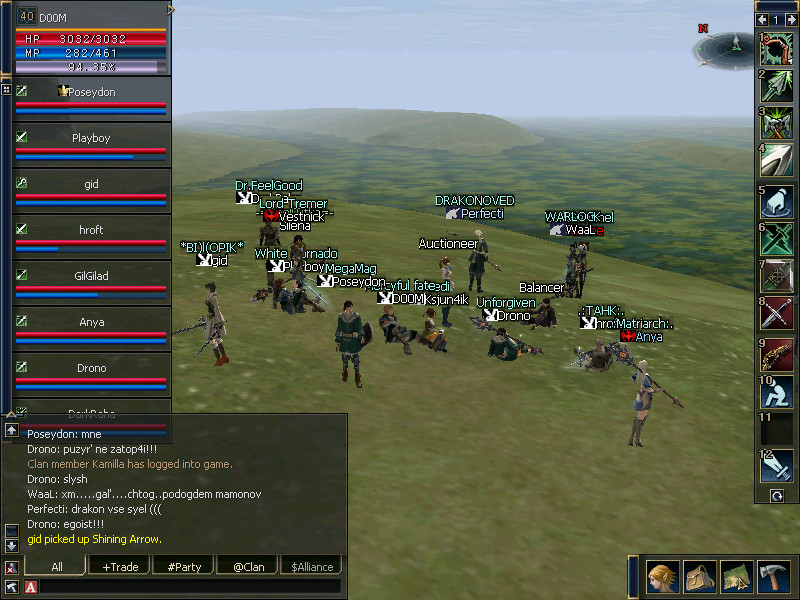This screenshot has height=600, width=800.
Task: Switch to the +Trade chat tab
Action: [120, 567]
